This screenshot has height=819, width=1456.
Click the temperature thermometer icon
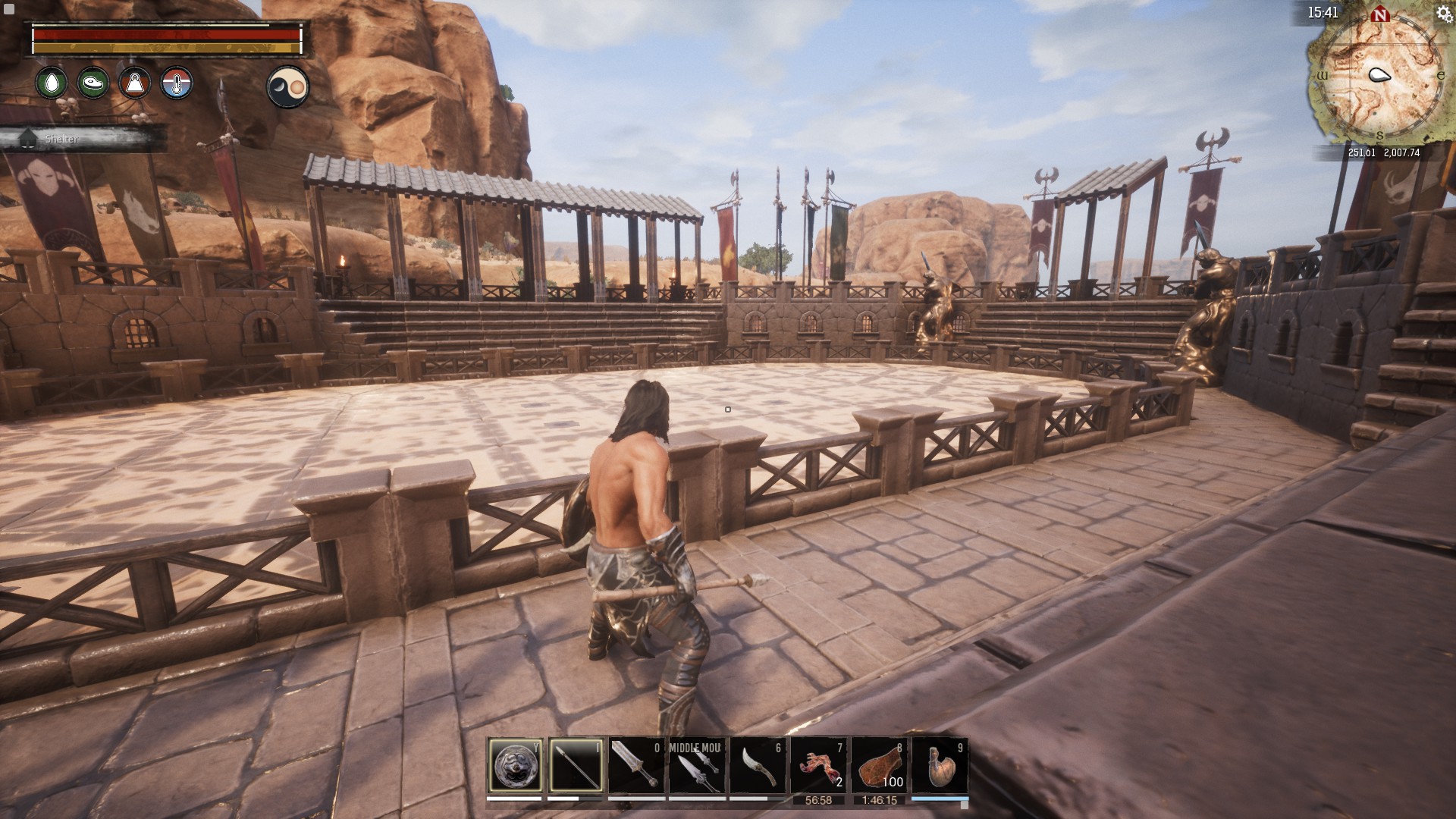(x=177, y=83)
